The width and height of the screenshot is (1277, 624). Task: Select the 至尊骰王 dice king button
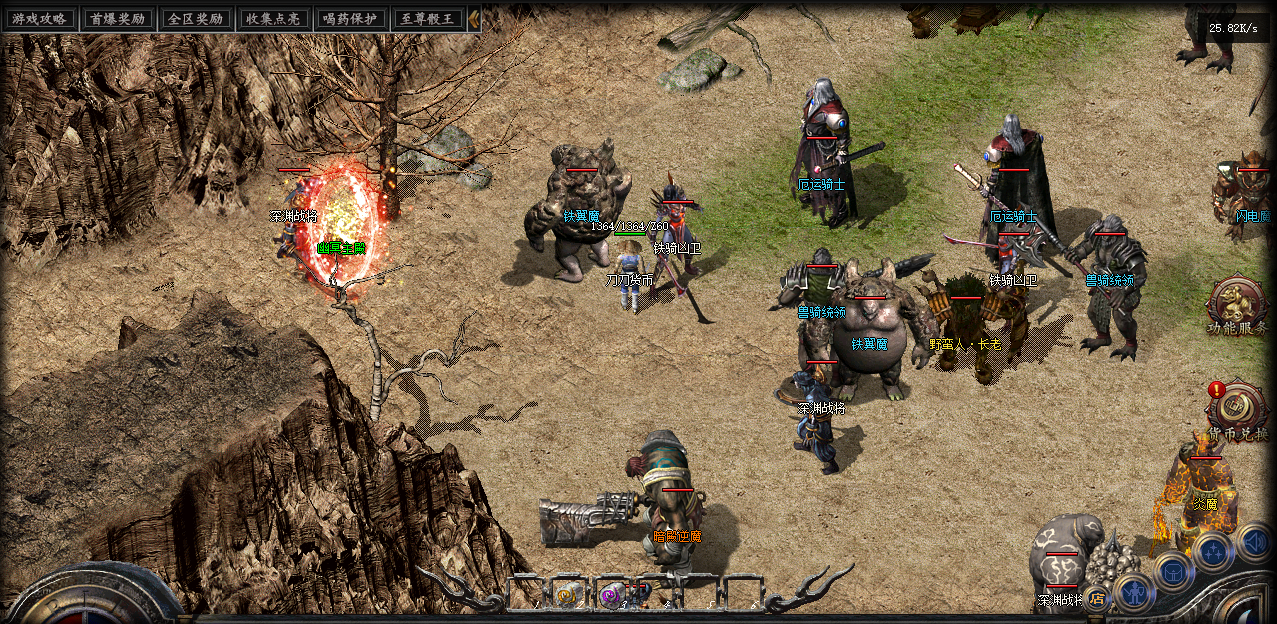pos(429,18)
